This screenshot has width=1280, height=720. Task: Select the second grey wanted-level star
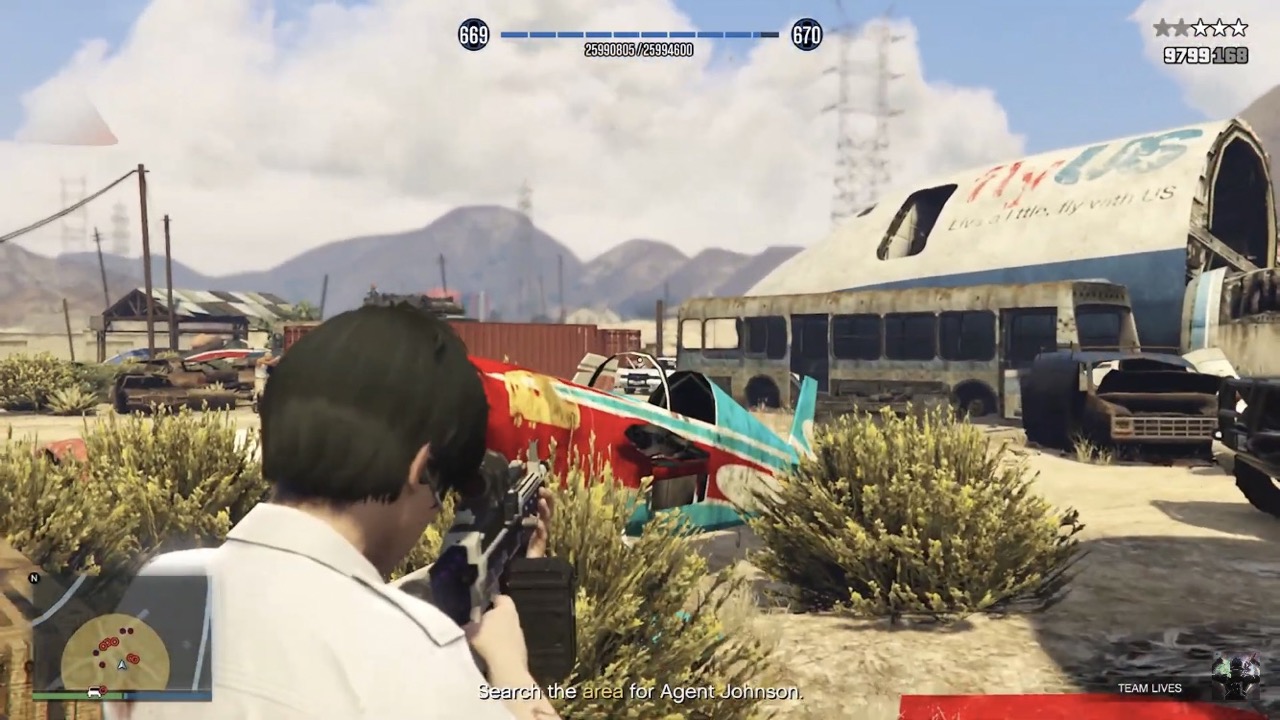coord(1180,27)
